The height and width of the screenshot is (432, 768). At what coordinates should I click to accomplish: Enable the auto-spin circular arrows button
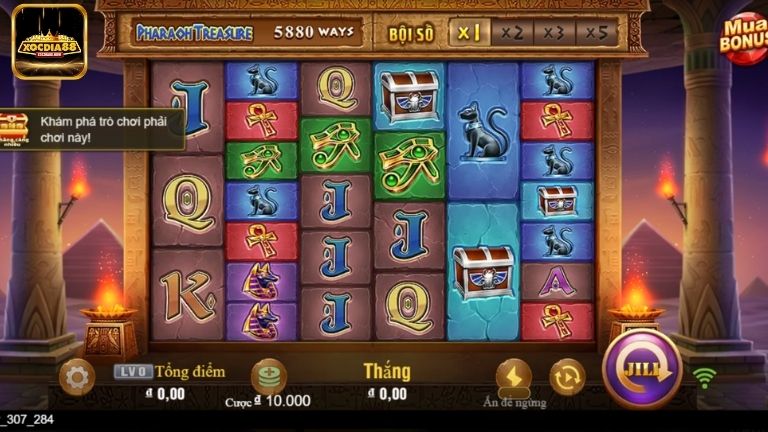click(x=567, y=376)
